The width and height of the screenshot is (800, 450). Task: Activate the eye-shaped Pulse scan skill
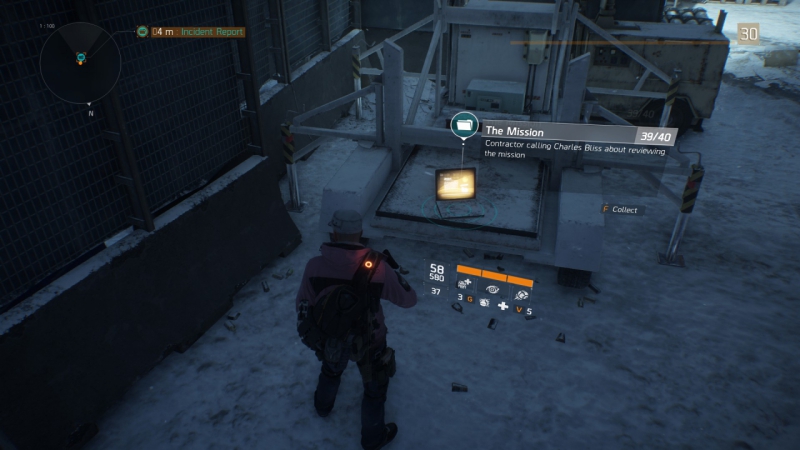493,287
